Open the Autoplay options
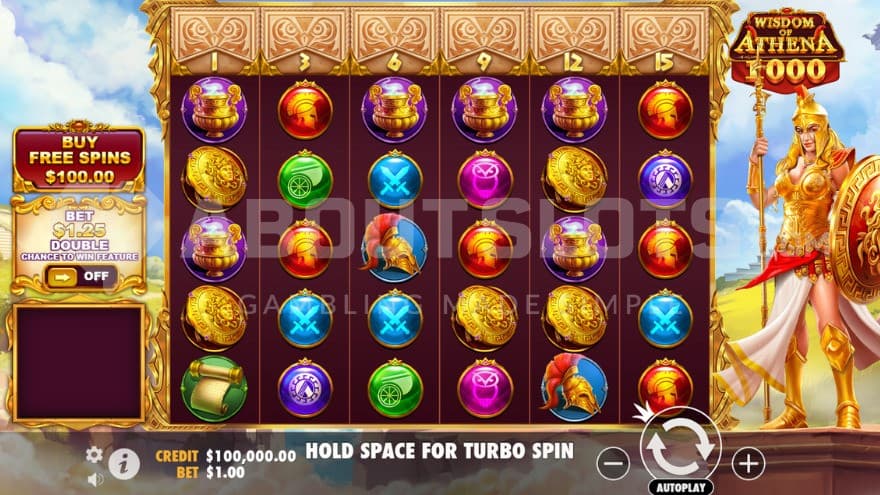880x495 pixels. 680,487
